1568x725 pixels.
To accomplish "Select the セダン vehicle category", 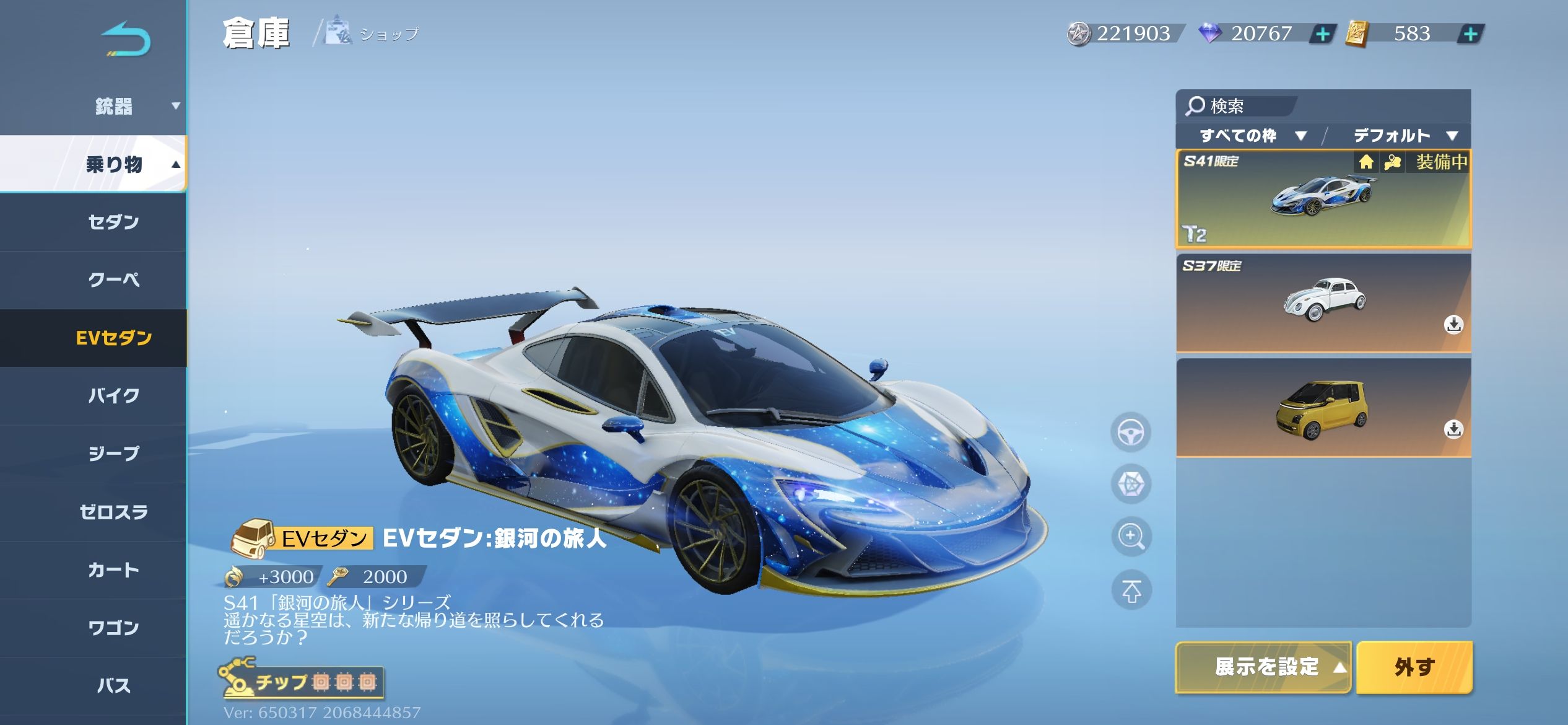I will click(114, 222).
